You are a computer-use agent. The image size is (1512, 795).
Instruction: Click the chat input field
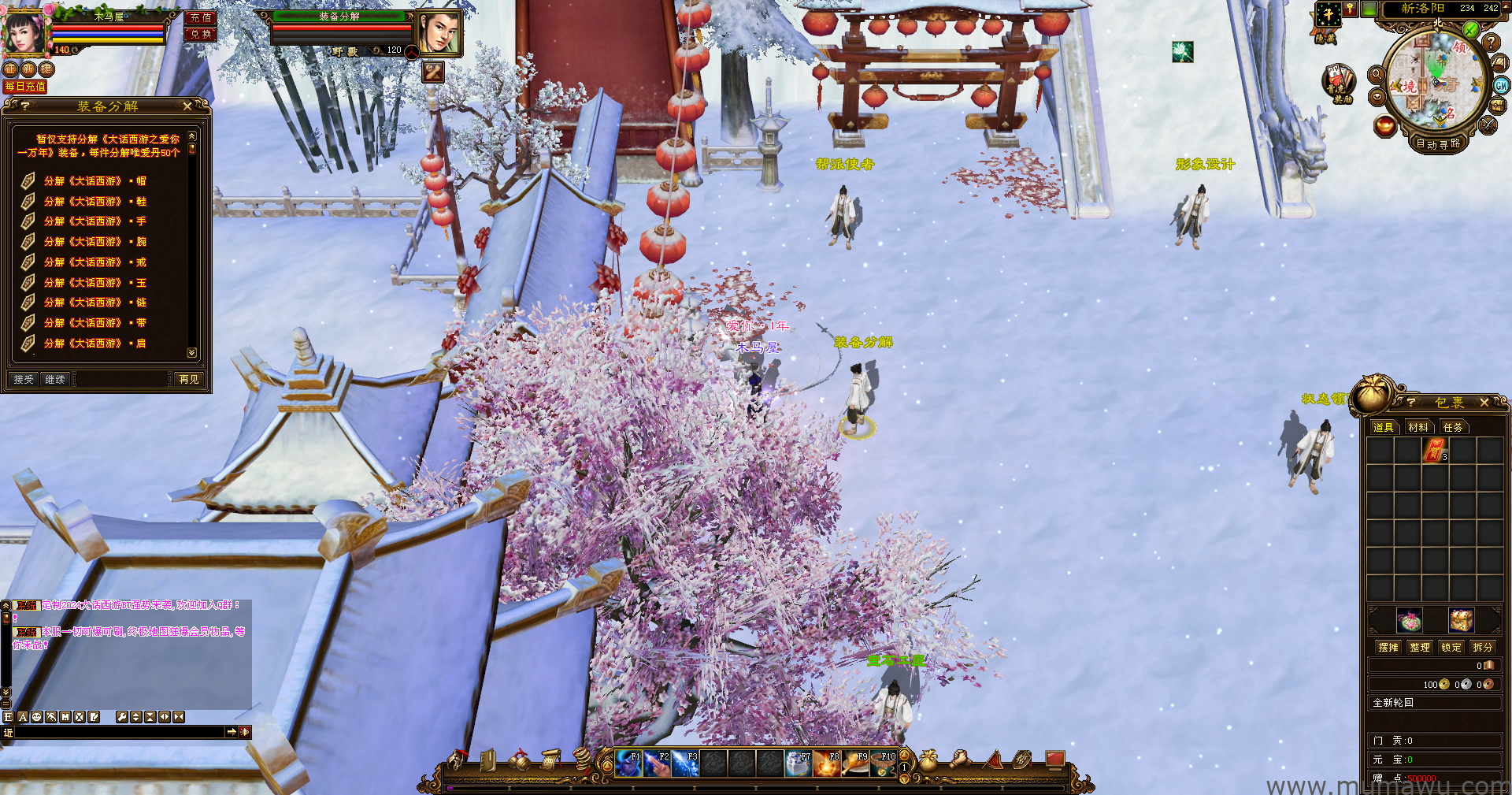[118, 732]
